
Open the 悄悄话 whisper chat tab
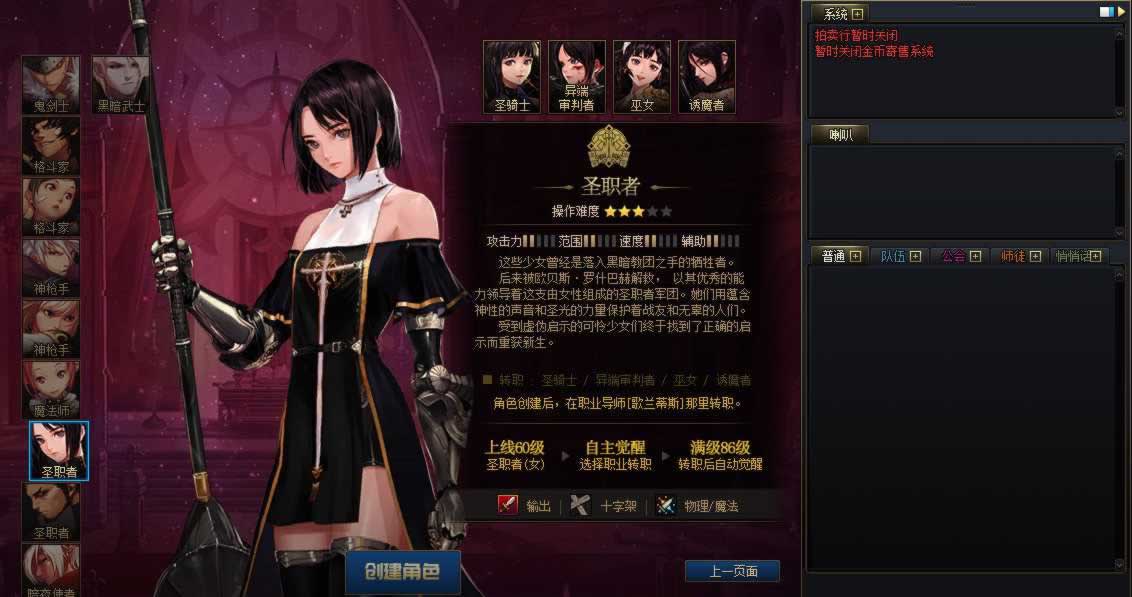1073,256
